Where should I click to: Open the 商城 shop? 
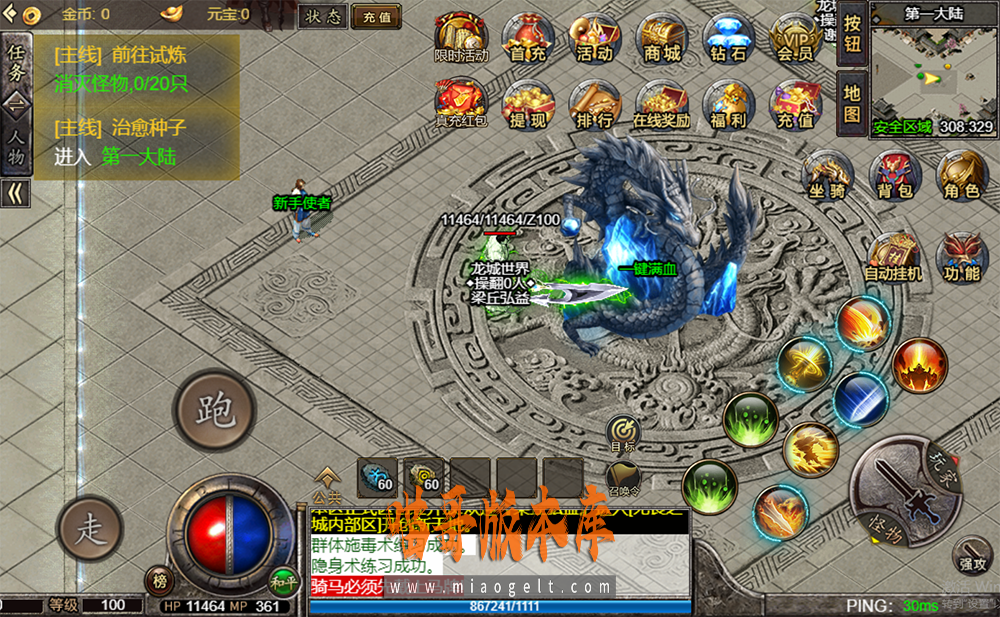[x=661, y=40]
